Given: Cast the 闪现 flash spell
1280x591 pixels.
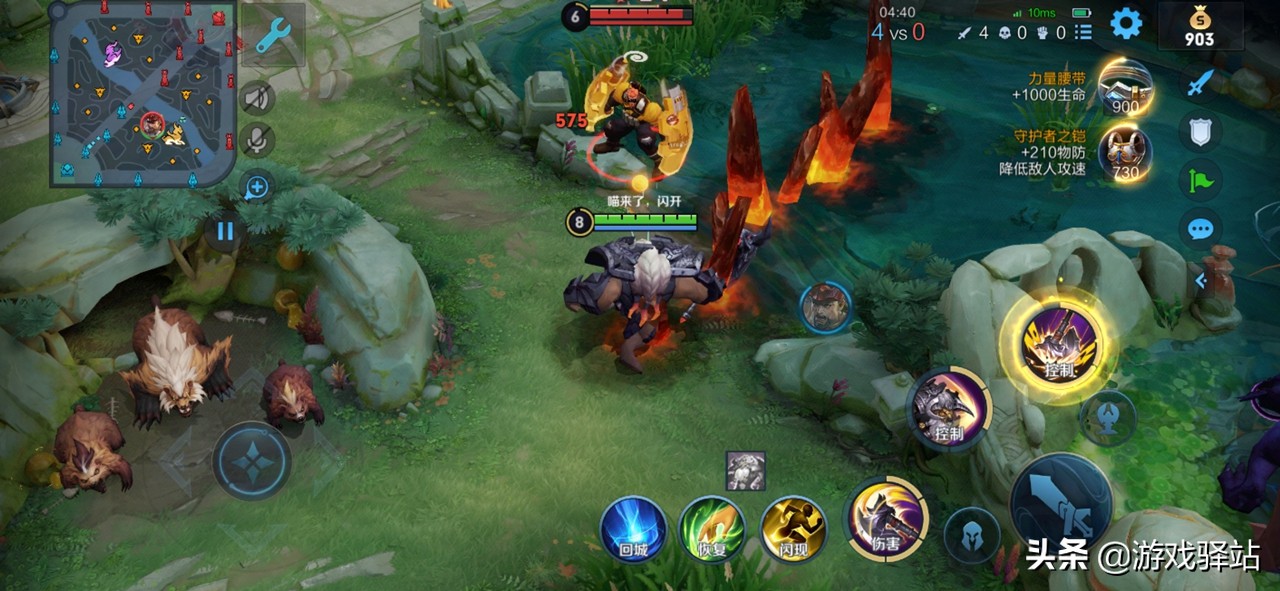Looking at the screenshot, I should click(x=792, y=529).
